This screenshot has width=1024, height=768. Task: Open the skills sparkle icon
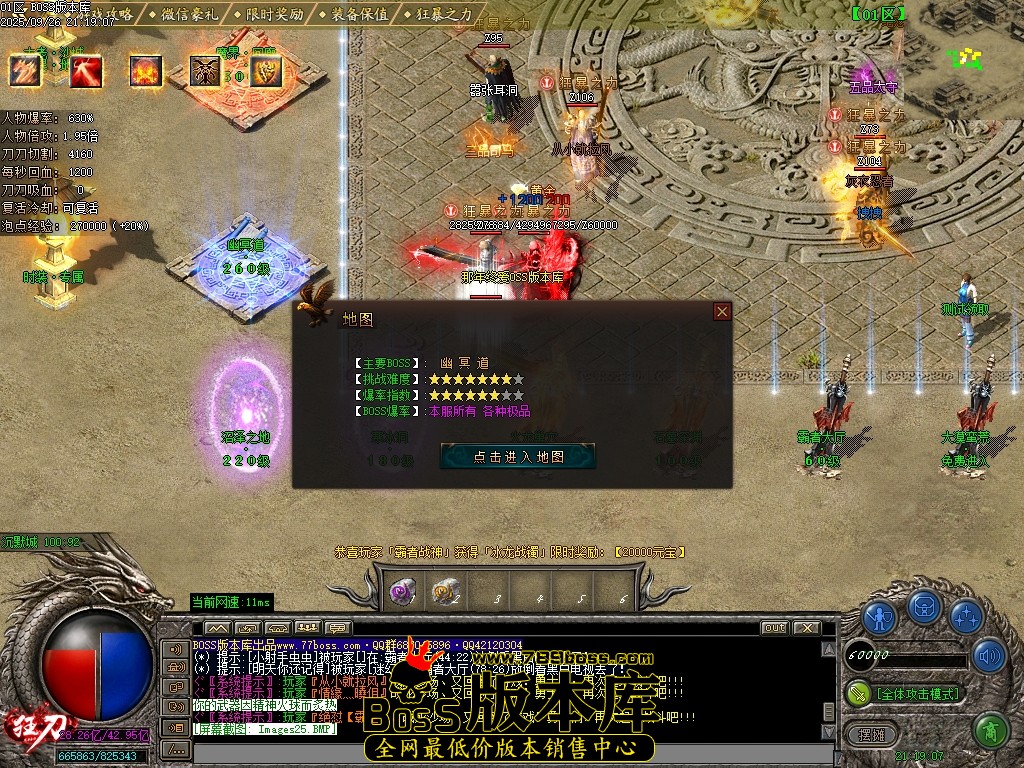pyautogui.click(x=965, y=616)
